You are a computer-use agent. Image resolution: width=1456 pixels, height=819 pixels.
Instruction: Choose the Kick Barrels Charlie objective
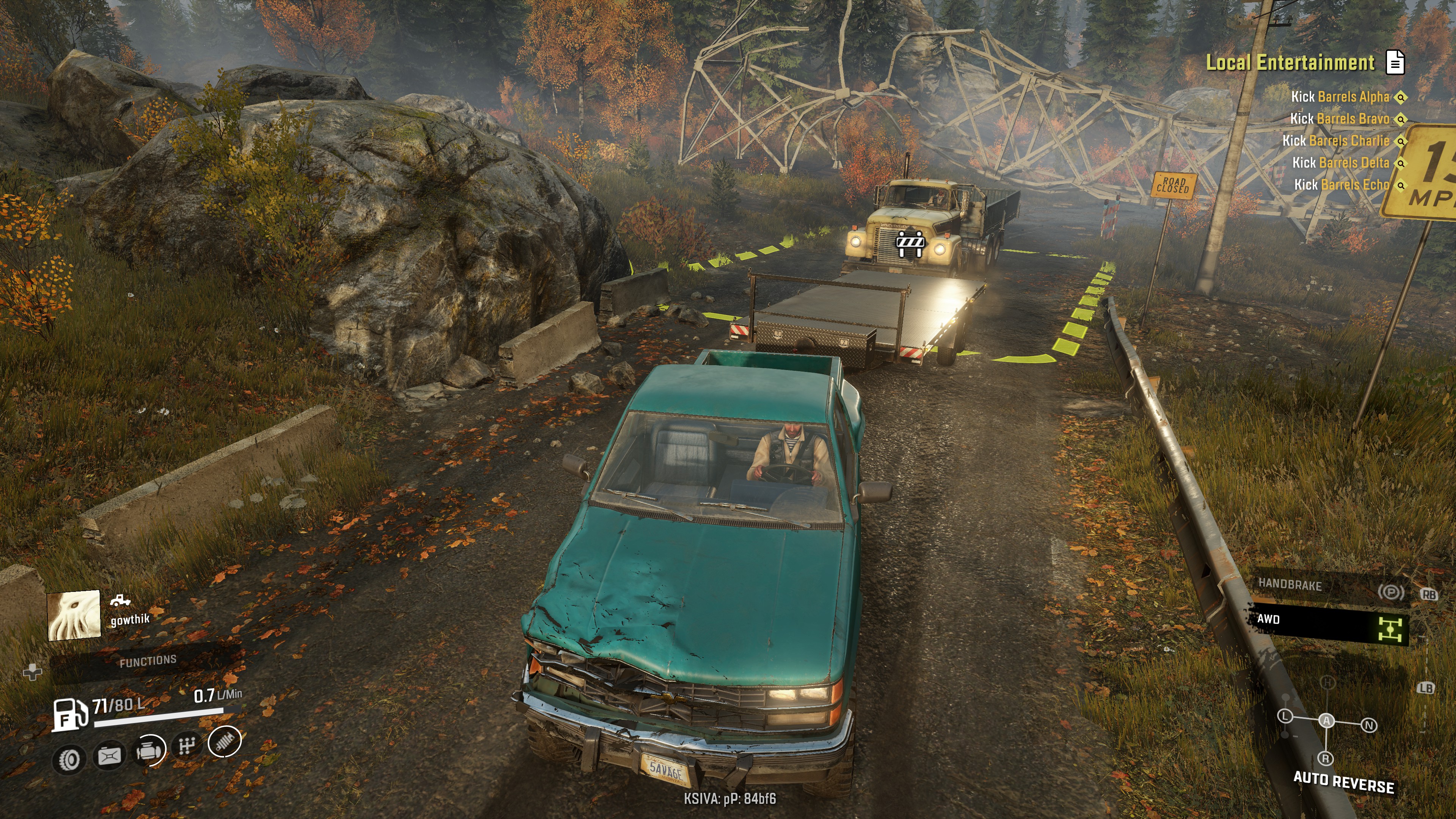click(1335, 141)
